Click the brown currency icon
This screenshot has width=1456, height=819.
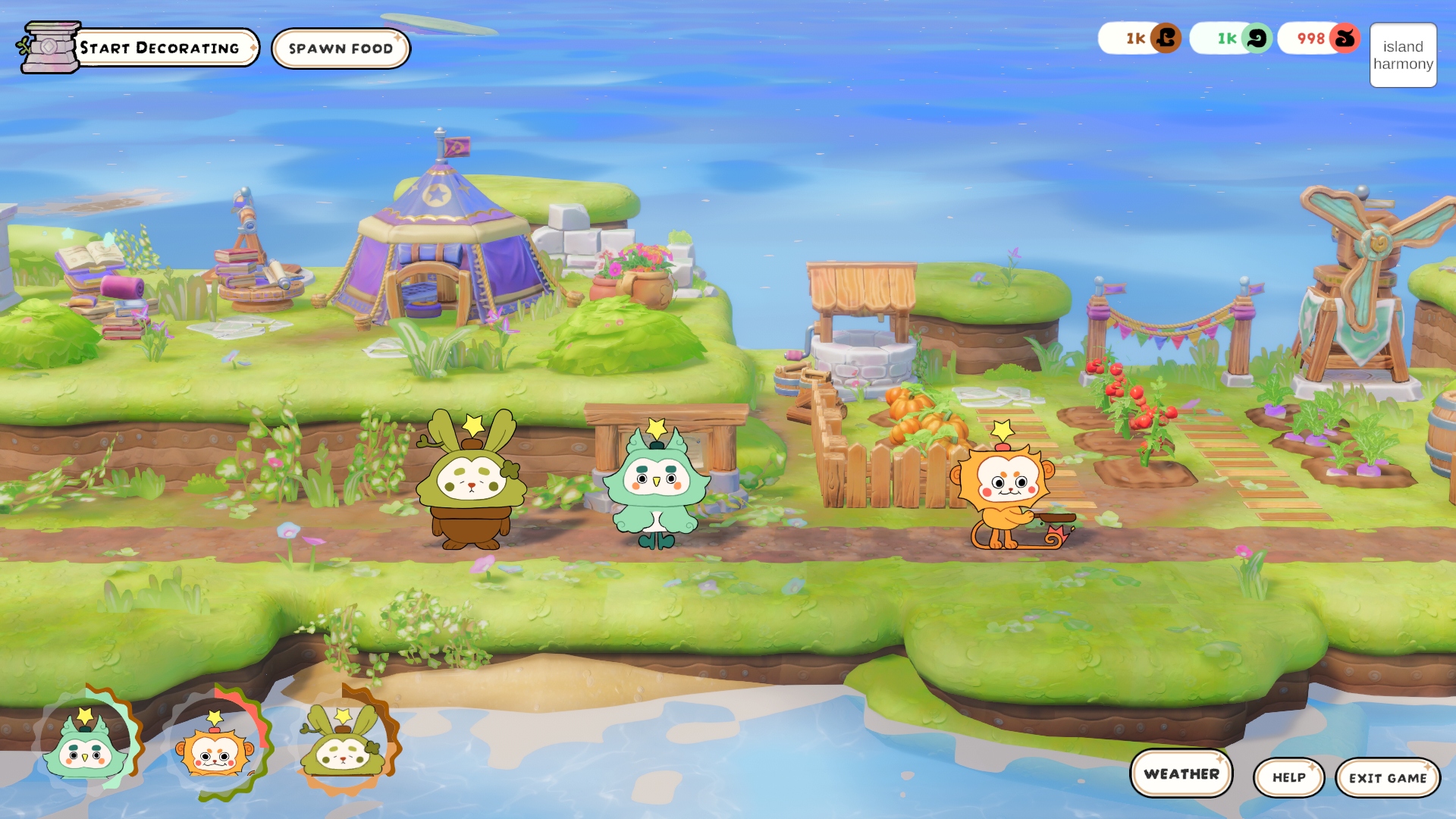(x=1166, y=38)
